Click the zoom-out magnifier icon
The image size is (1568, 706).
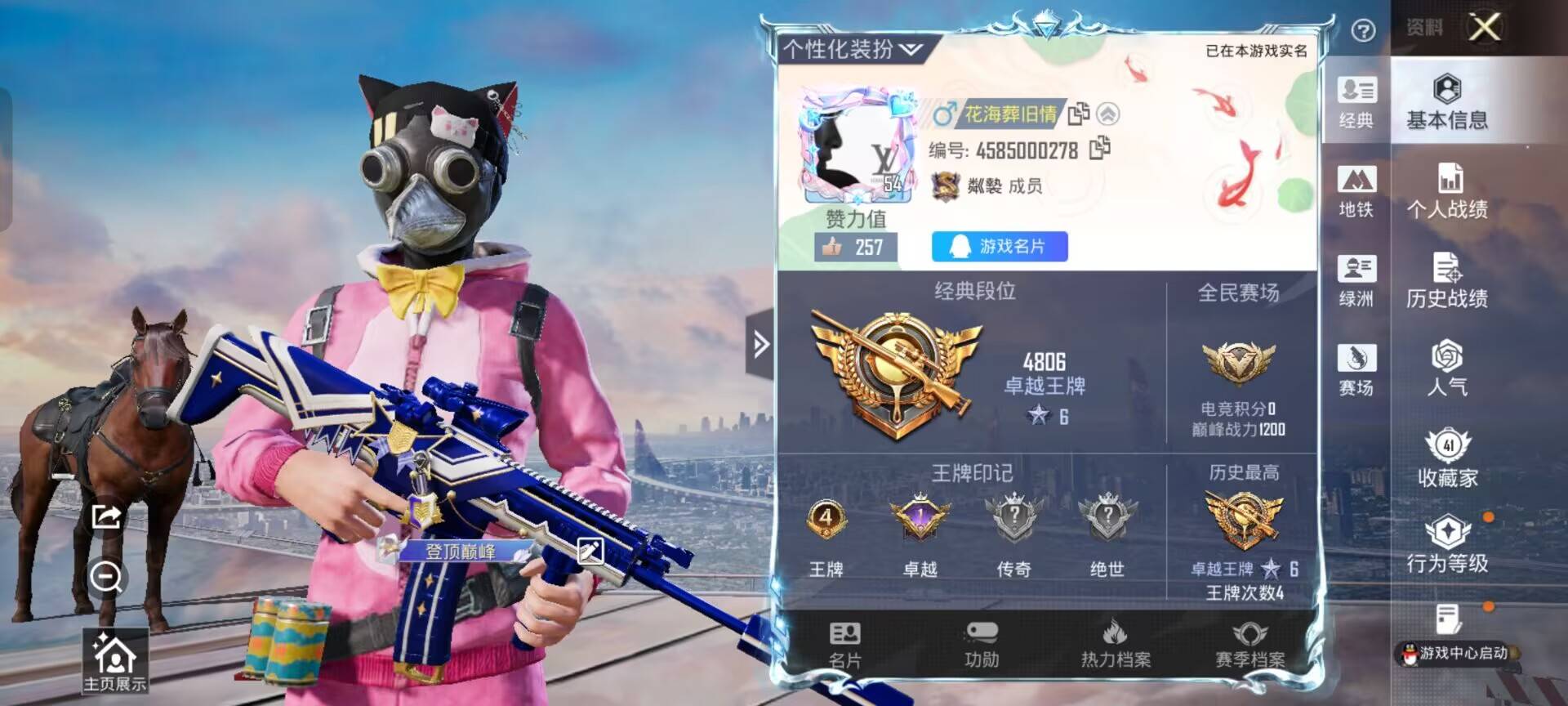tap(106, 578)
